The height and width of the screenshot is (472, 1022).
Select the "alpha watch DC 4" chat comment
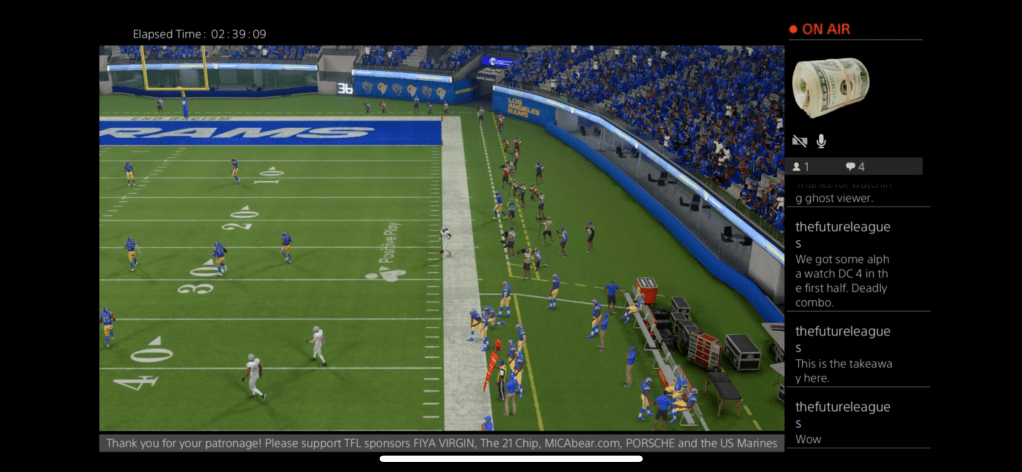(857, 259)
